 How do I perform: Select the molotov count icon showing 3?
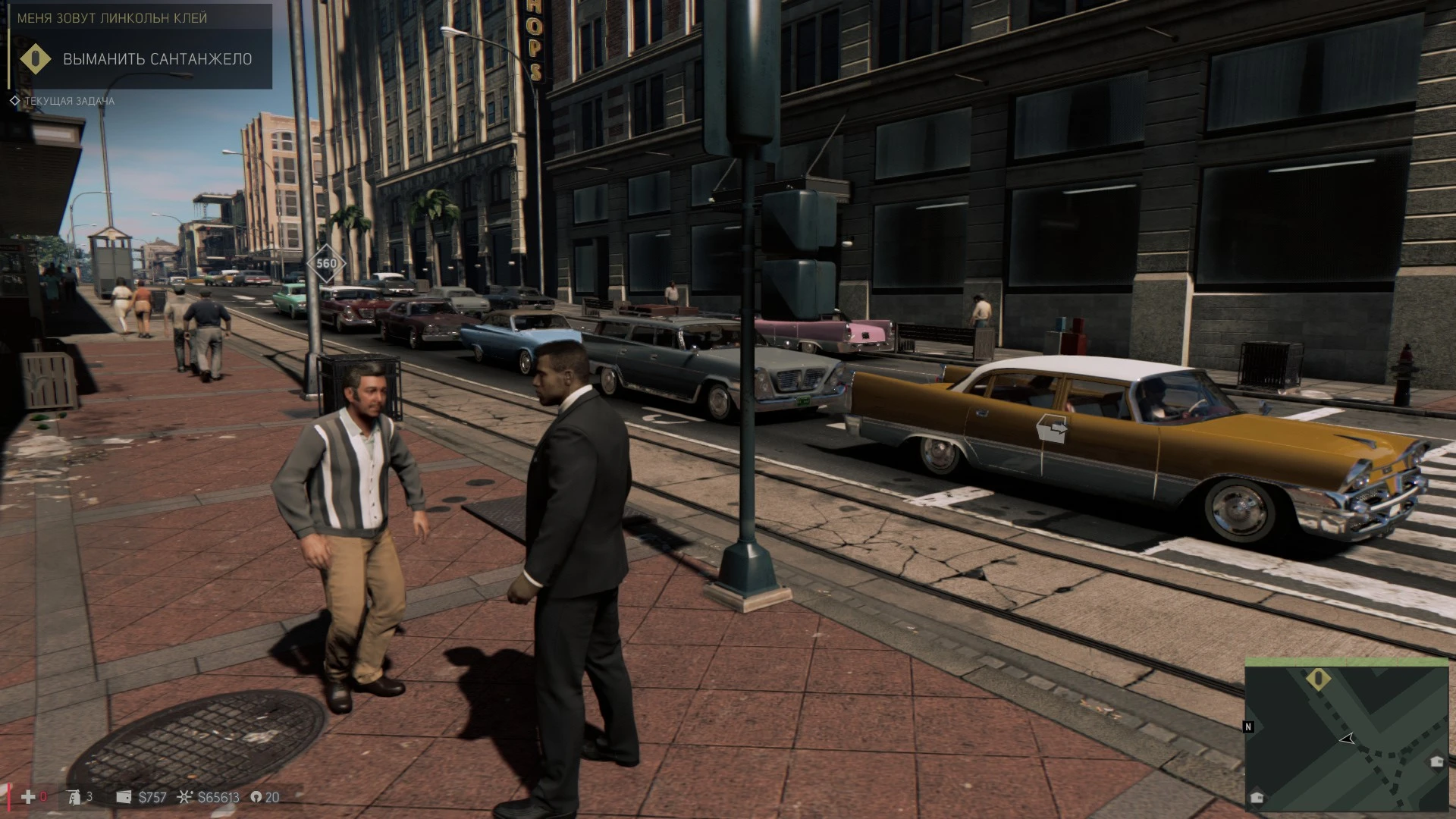point(74,798)
